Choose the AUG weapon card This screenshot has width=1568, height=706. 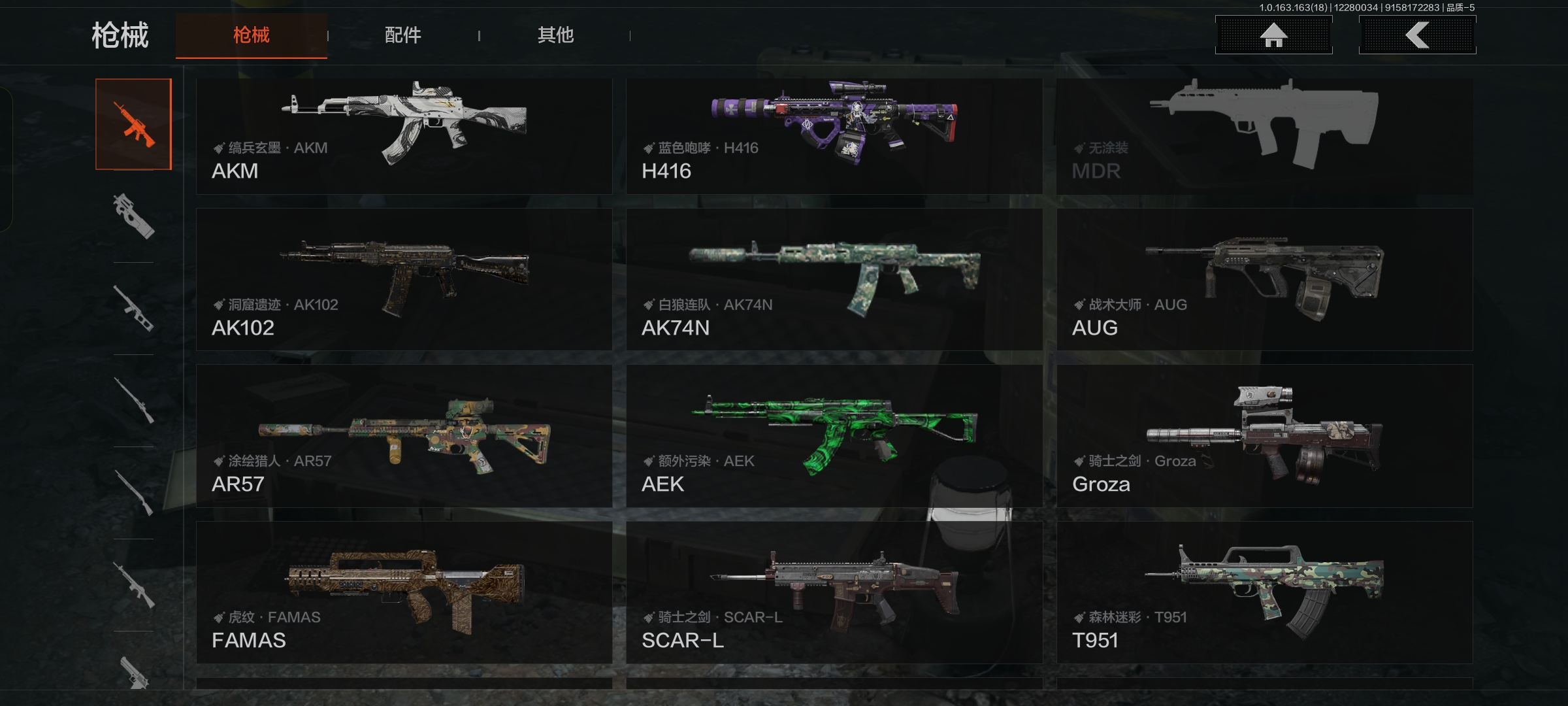pyautogui.click(x=1264, y=279)
